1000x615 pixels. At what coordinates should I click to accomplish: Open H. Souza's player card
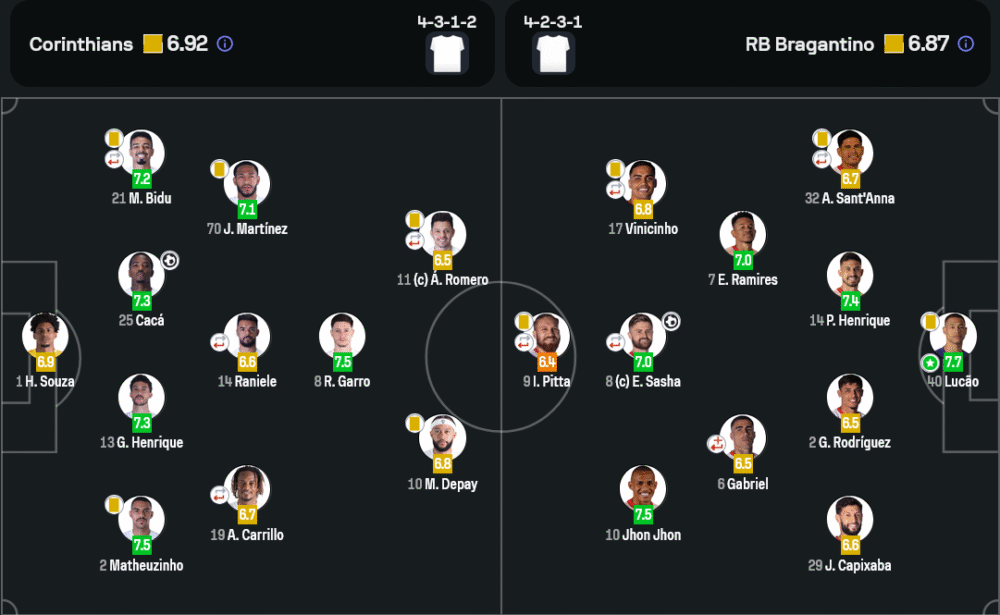tap(45, 337)
